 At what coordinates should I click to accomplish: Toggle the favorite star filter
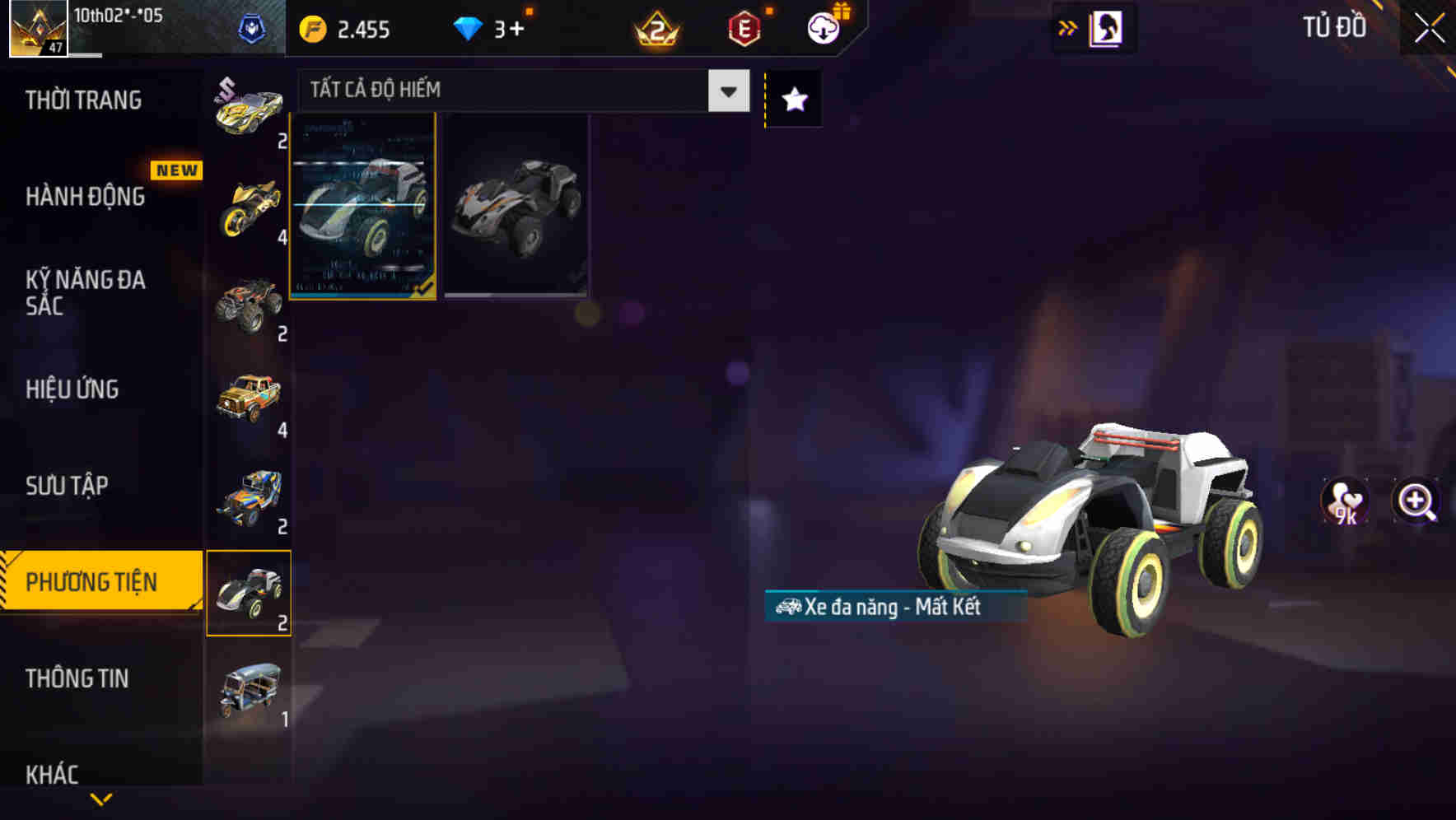[x=792, y=99]
